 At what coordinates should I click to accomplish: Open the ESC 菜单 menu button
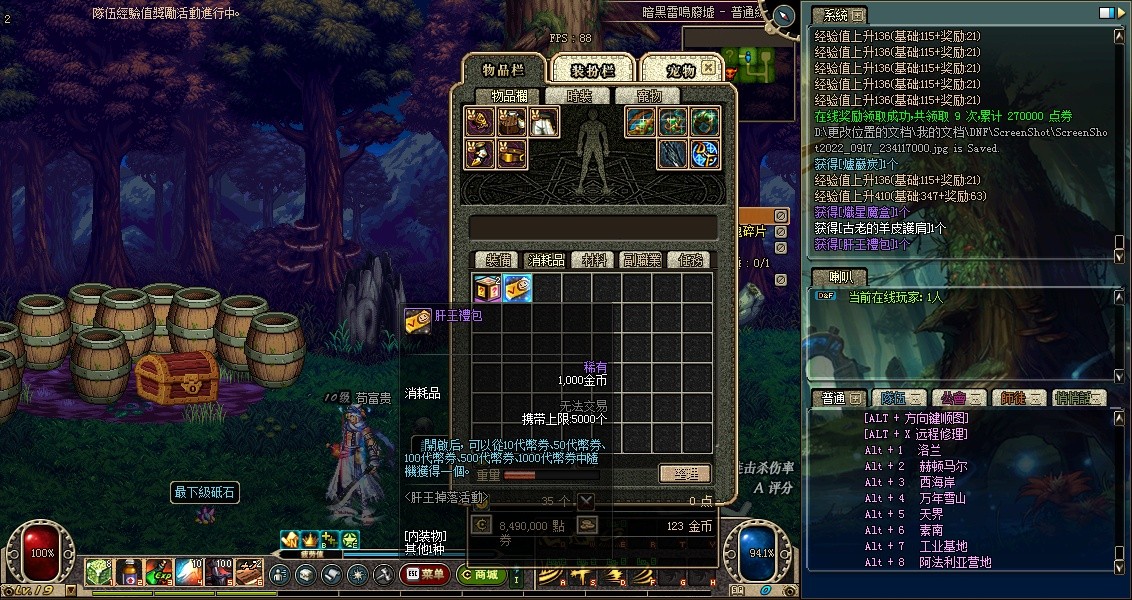(424, 575)
